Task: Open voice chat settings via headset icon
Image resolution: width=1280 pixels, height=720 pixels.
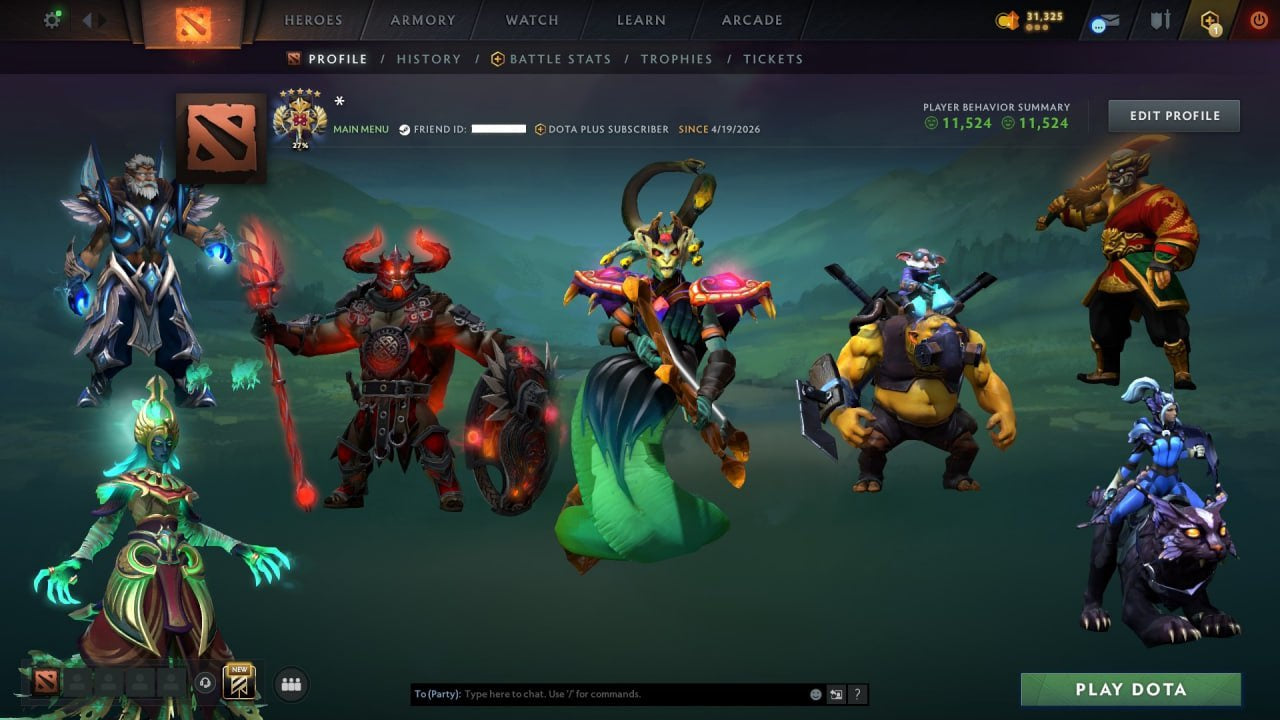Action: [x=204, y=683]
